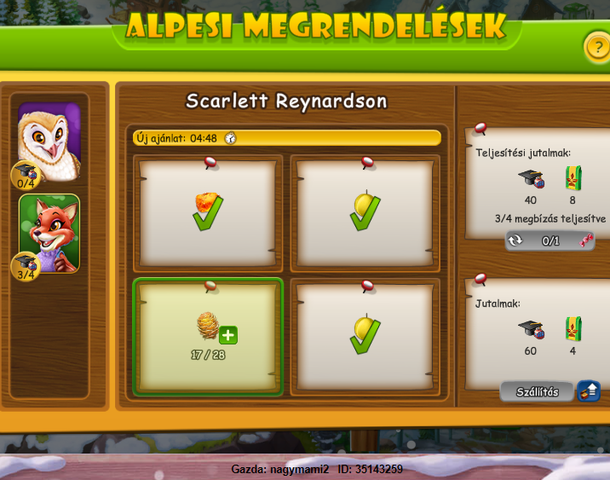
Task: Add pine cones with the green plus
Action: tap(228, 335)
